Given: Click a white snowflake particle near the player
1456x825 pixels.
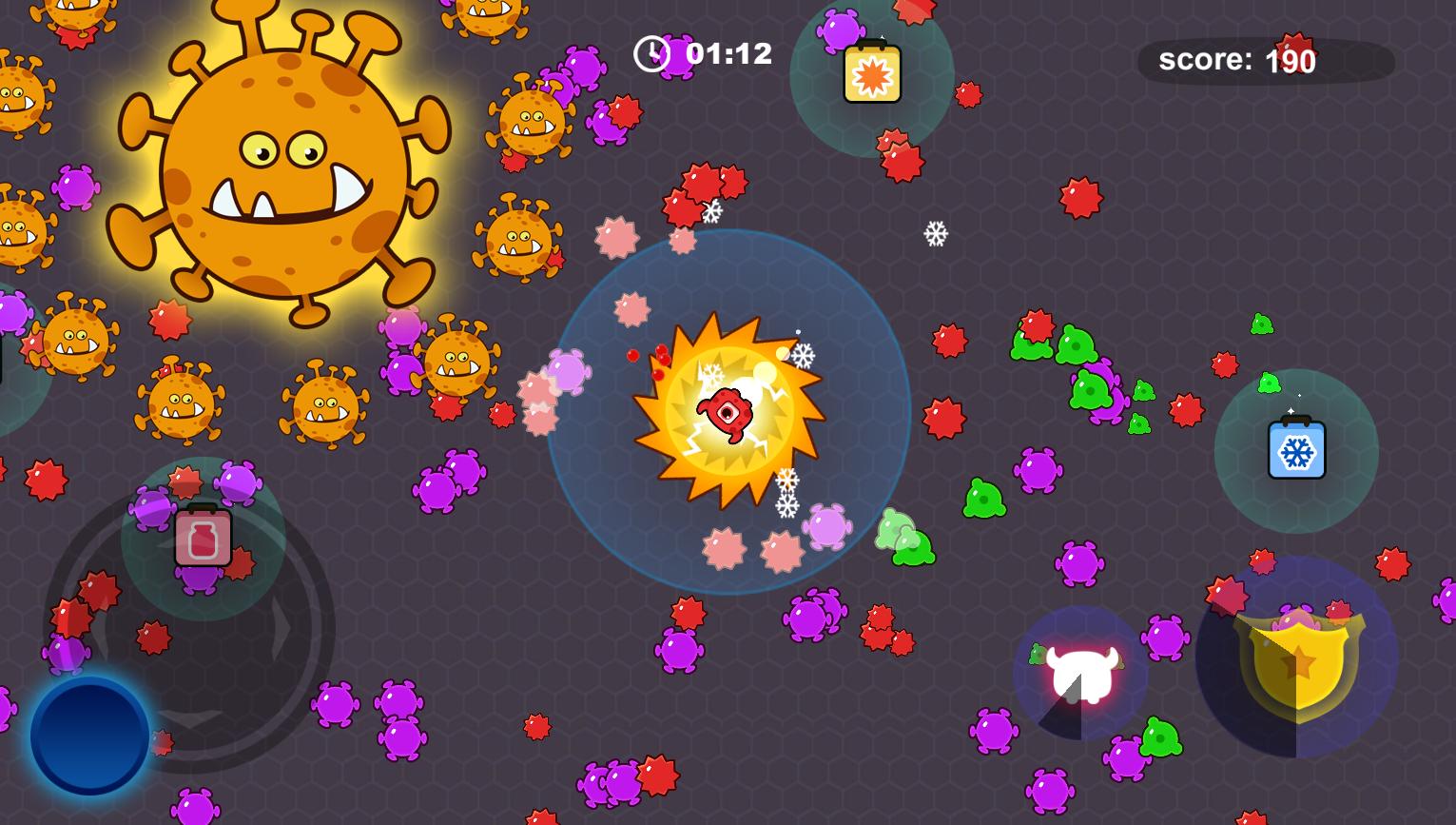Looking at the screenshot, I should (x=804, y=357).
